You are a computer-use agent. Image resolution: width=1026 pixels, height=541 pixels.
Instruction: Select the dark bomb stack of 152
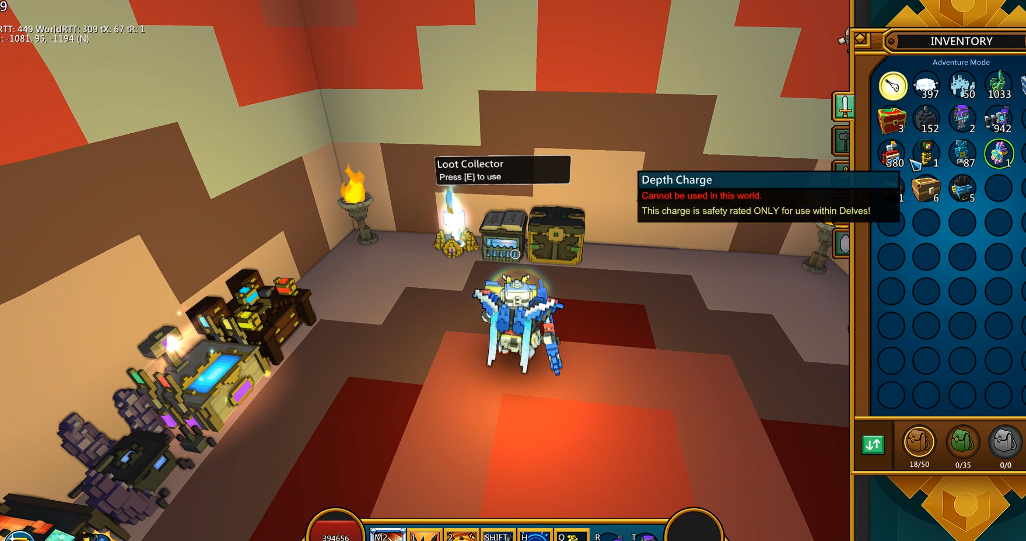pos(927,120)
